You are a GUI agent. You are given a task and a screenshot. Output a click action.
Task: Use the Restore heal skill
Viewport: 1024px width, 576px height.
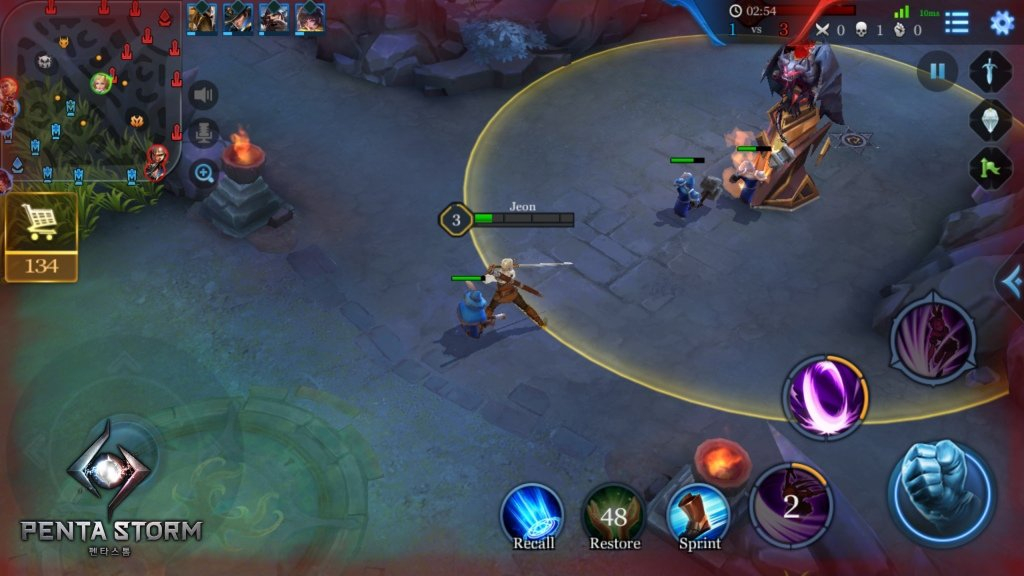(x=614, y=515)
